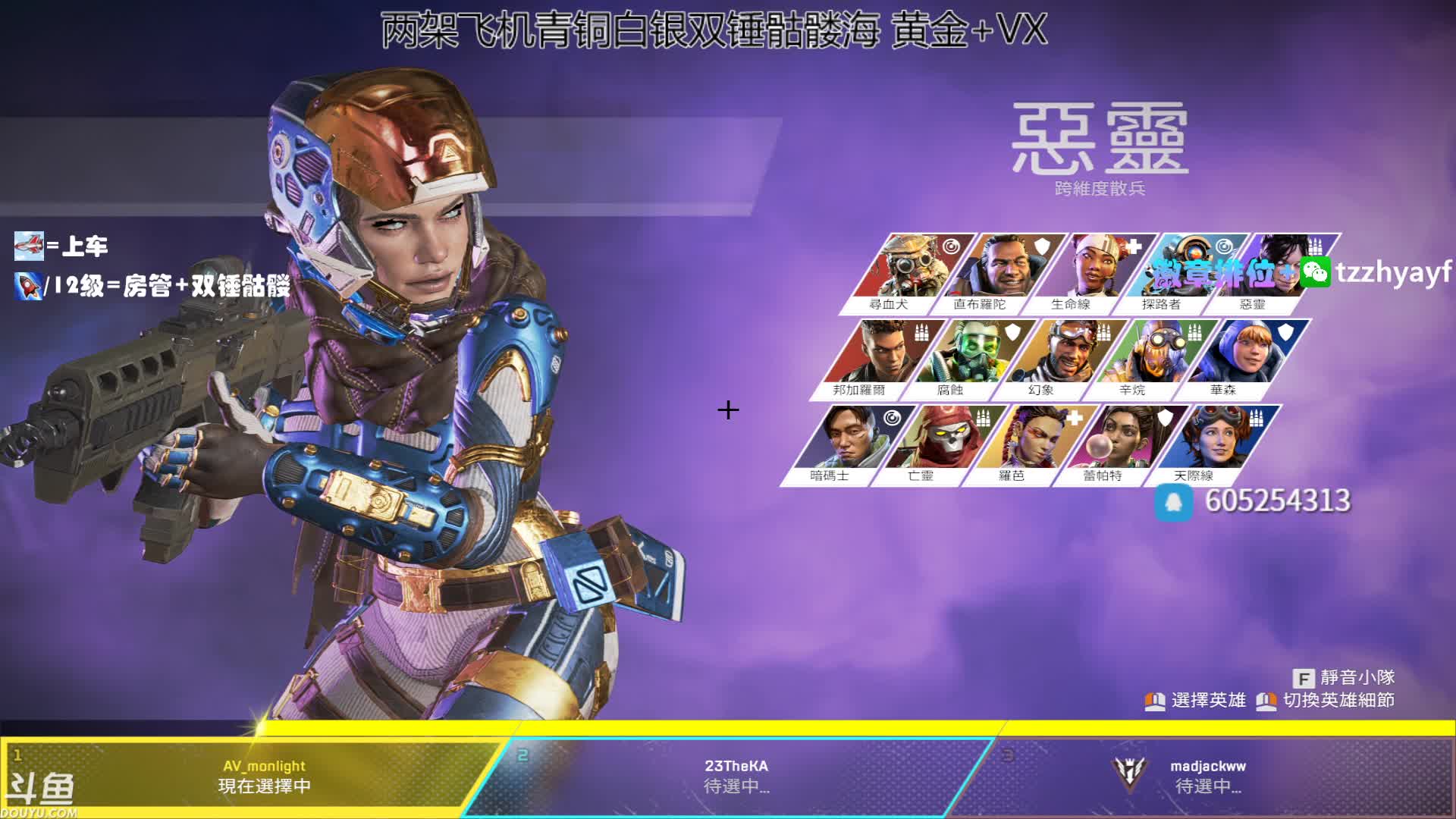This screenshot has width=1456, height=819.
Task: Choose Crypto (暗碼士) from the legend grid
Action: [848, 444]
